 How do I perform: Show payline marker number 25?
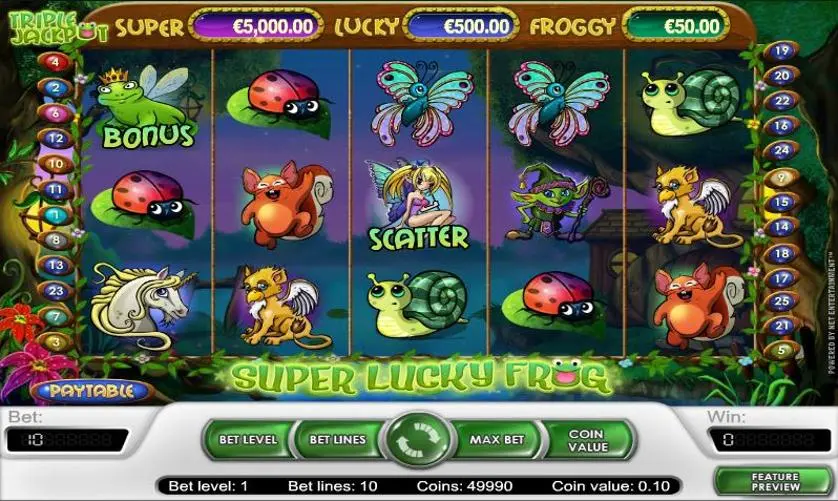783,301
